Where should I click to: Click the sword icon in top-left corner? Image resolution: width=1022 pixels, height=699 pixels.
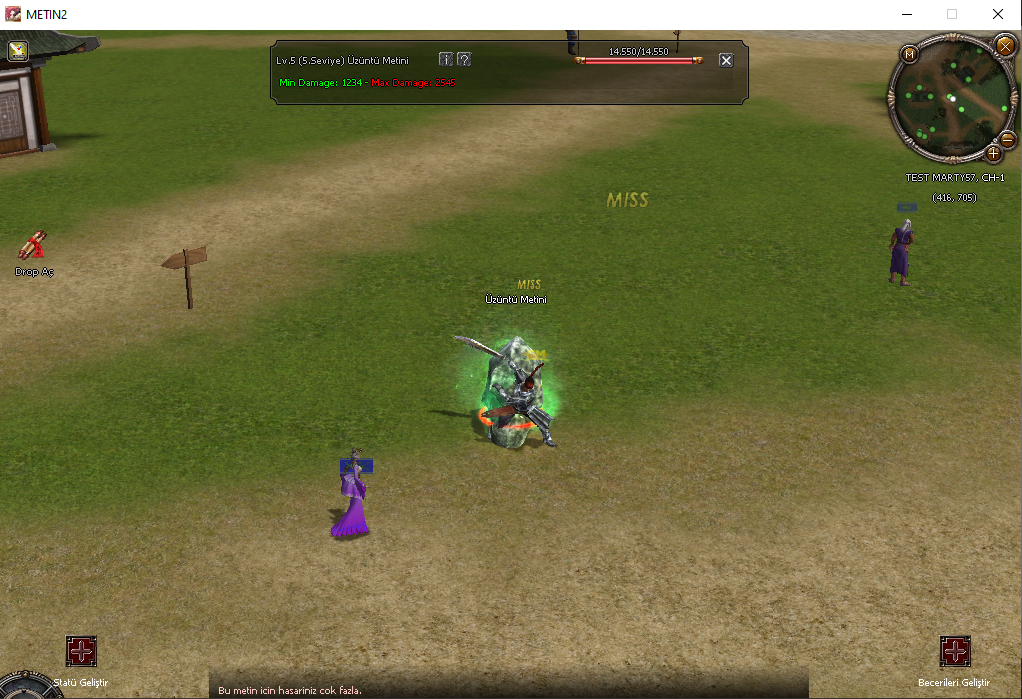18,50
